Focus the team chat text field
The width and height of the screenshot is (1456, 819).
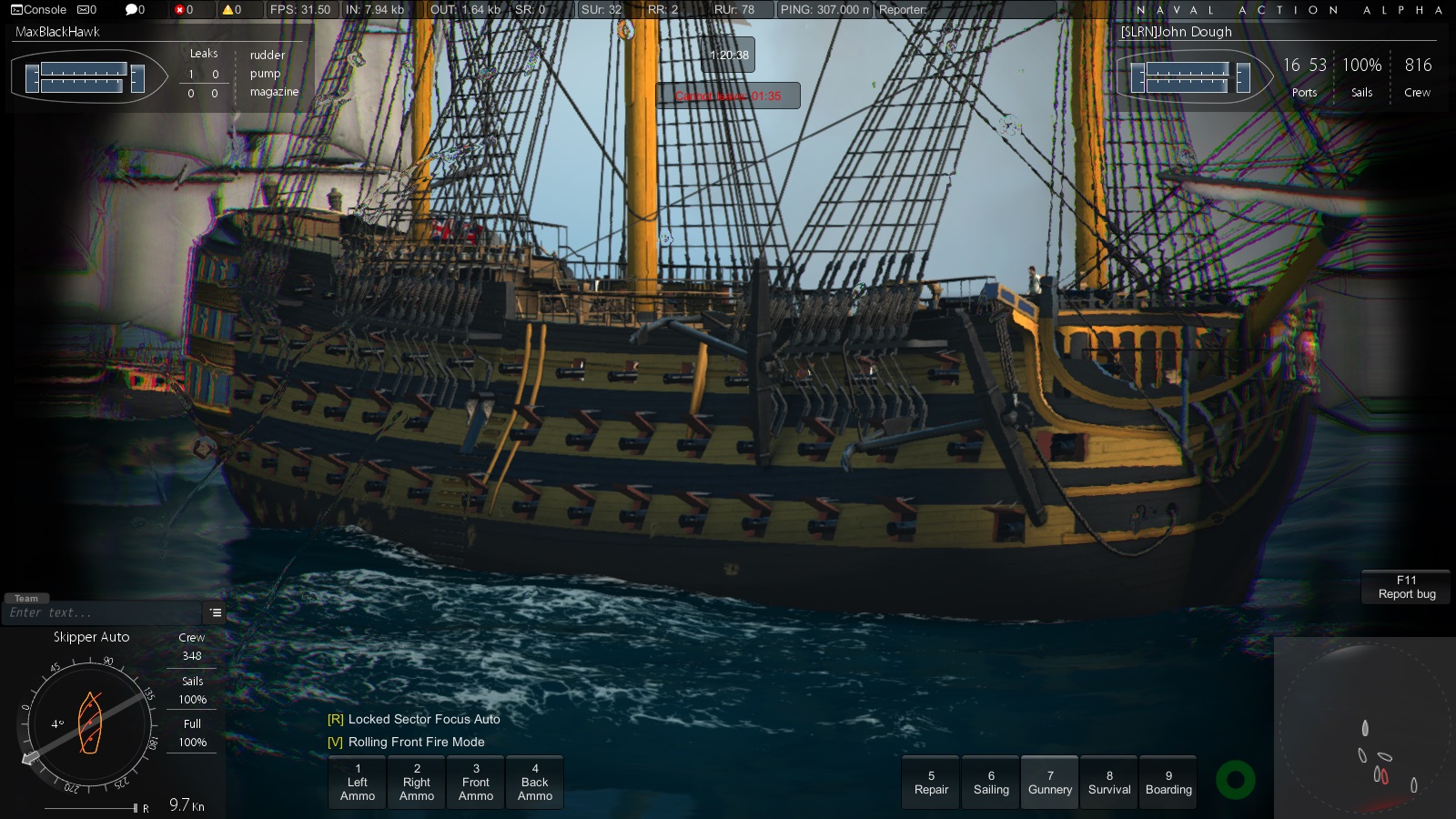pos(100,613)
